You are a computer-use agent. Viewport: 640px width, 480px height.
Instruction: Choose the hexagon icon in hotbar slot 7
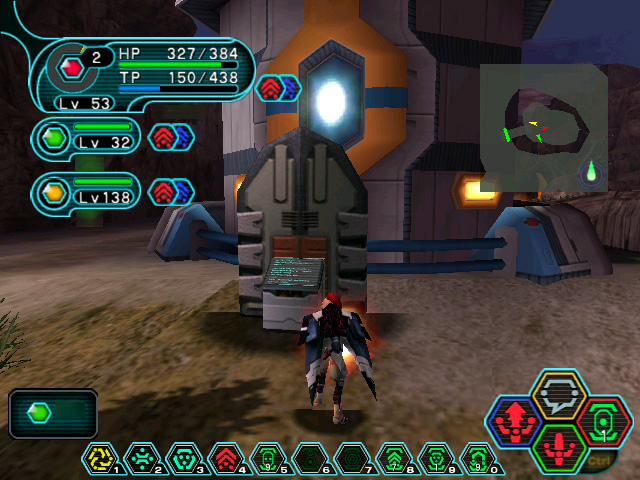coord(351,458)
